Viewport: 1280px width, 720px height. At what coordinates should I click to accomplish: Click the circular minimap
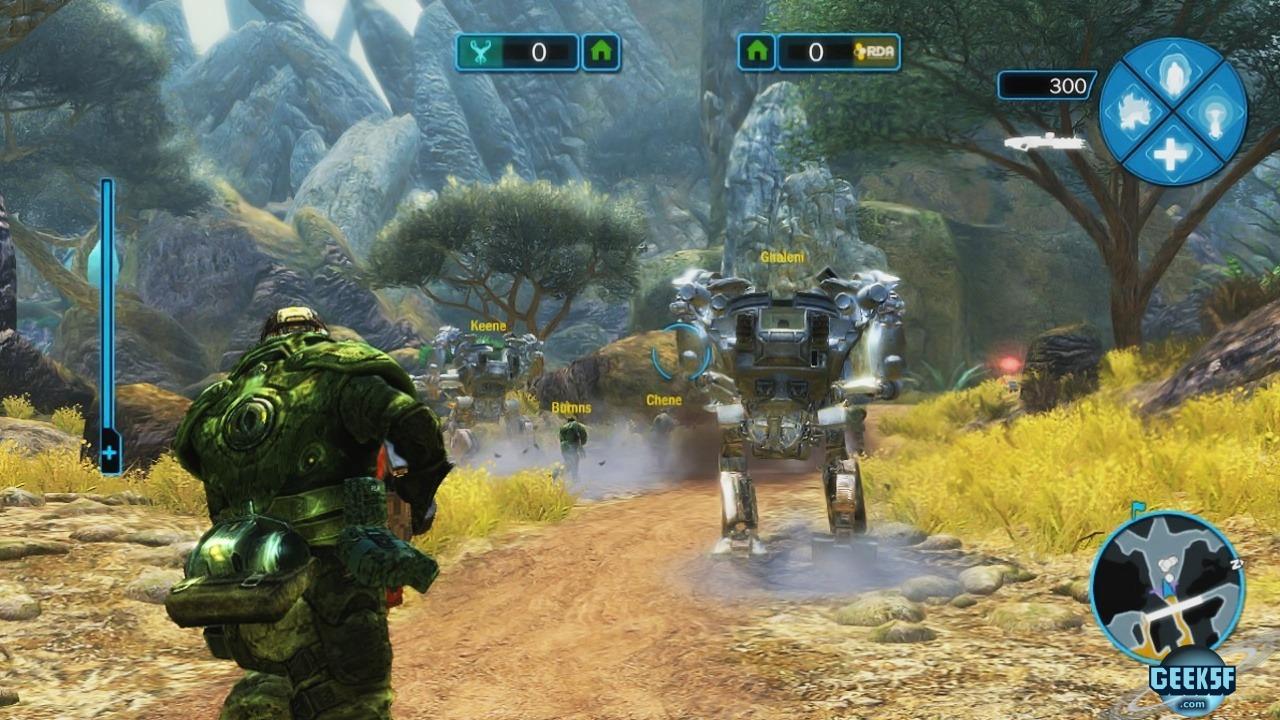[x=1167, y=588]
